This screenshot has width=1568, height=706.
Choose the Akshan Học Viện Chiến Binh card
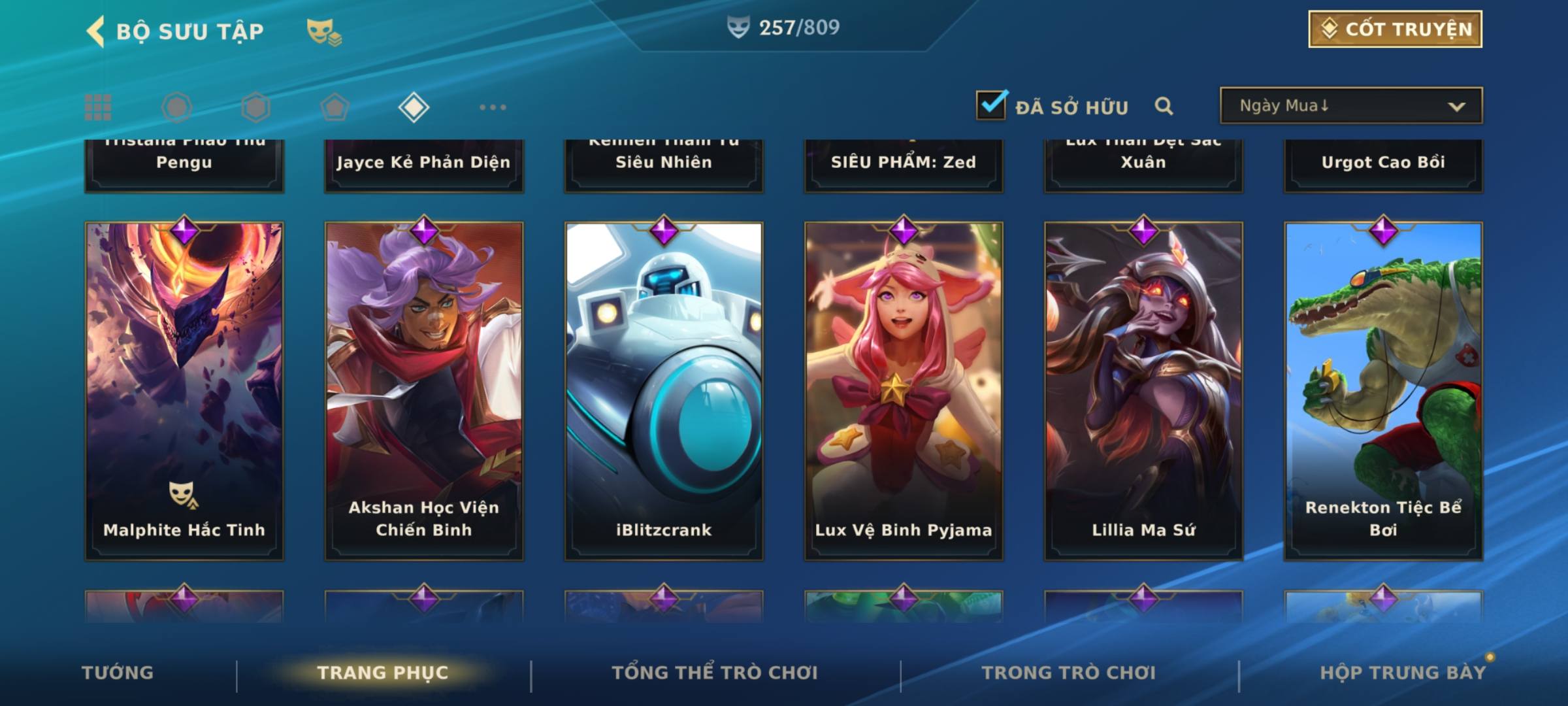424,390
